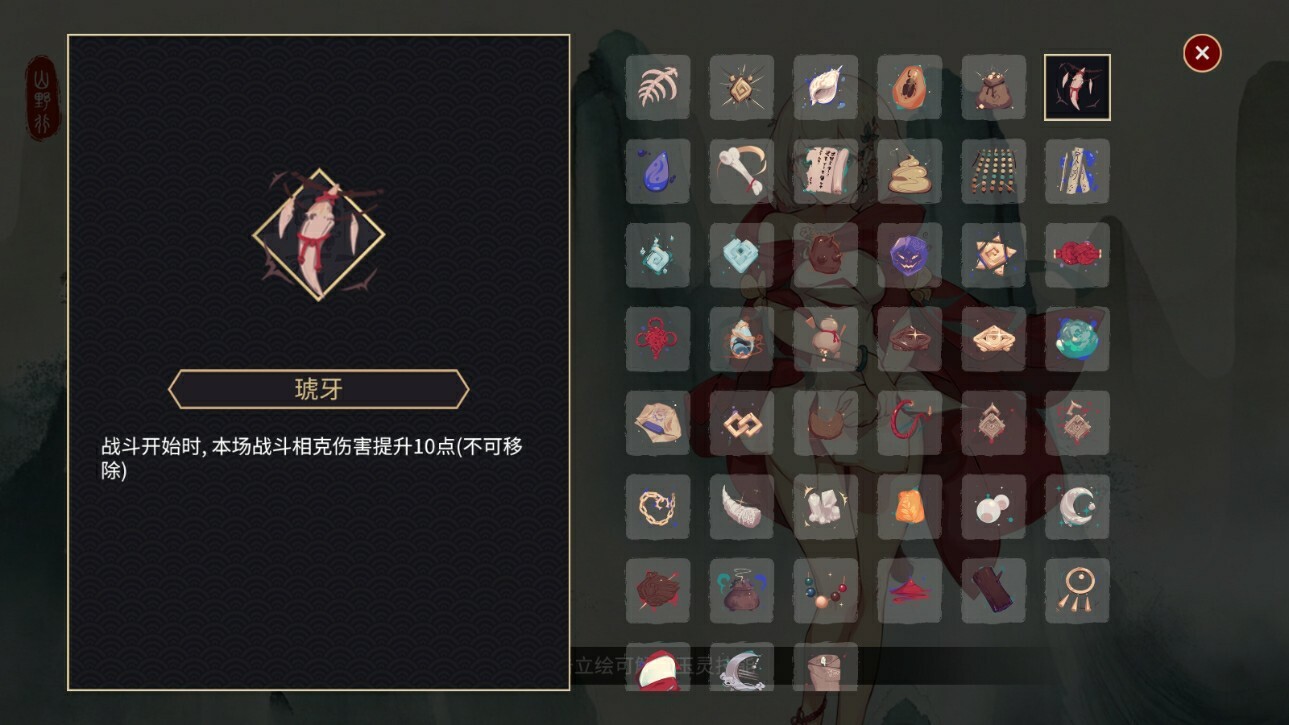The height and width of the screenshot is (725, 1289).
Task: Select the dreamcatcher pendant item icon
Action: tap(1078, 591)
